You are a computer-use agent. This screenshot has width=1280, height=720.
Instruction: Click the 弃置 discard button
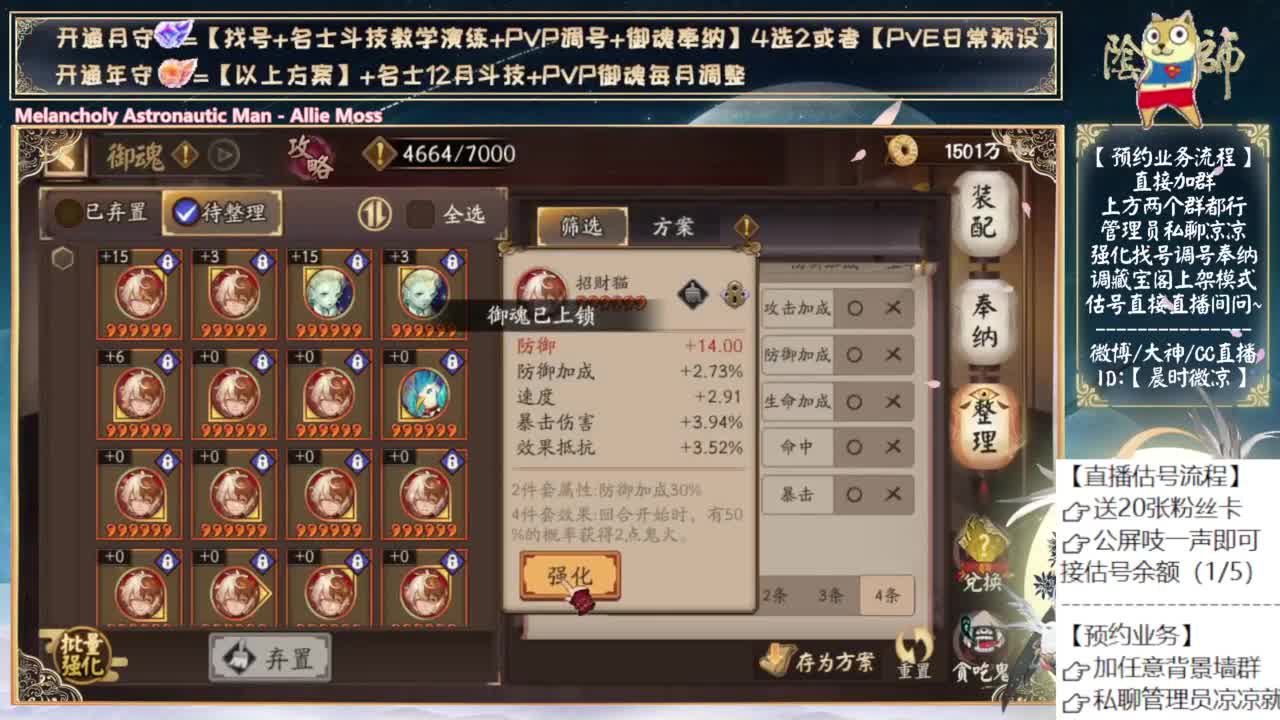click(x=268, y=655)
